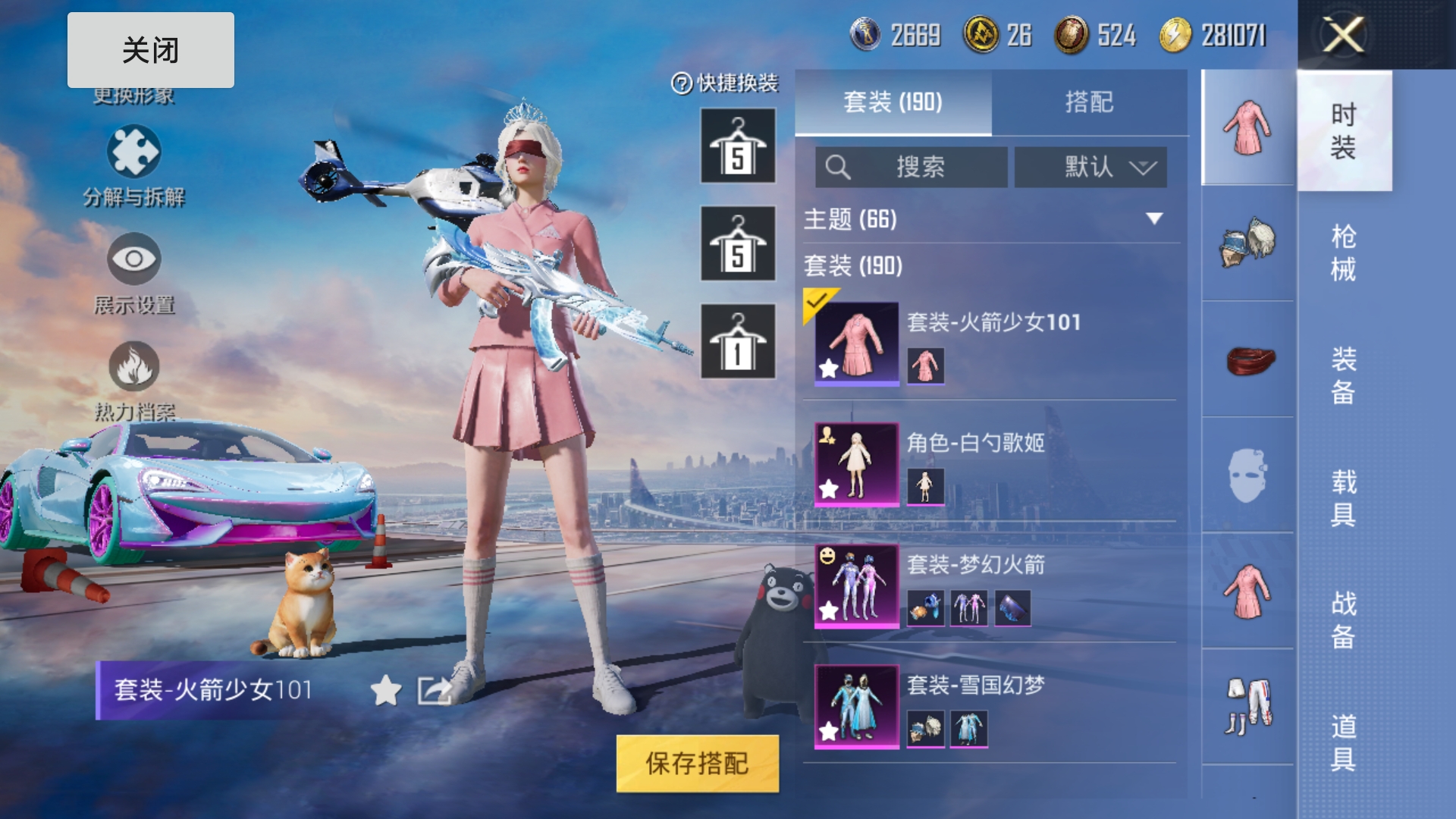1456x819 pixels.
Task: Favorite the outfit with the star icon
Action: click(386, 690)
